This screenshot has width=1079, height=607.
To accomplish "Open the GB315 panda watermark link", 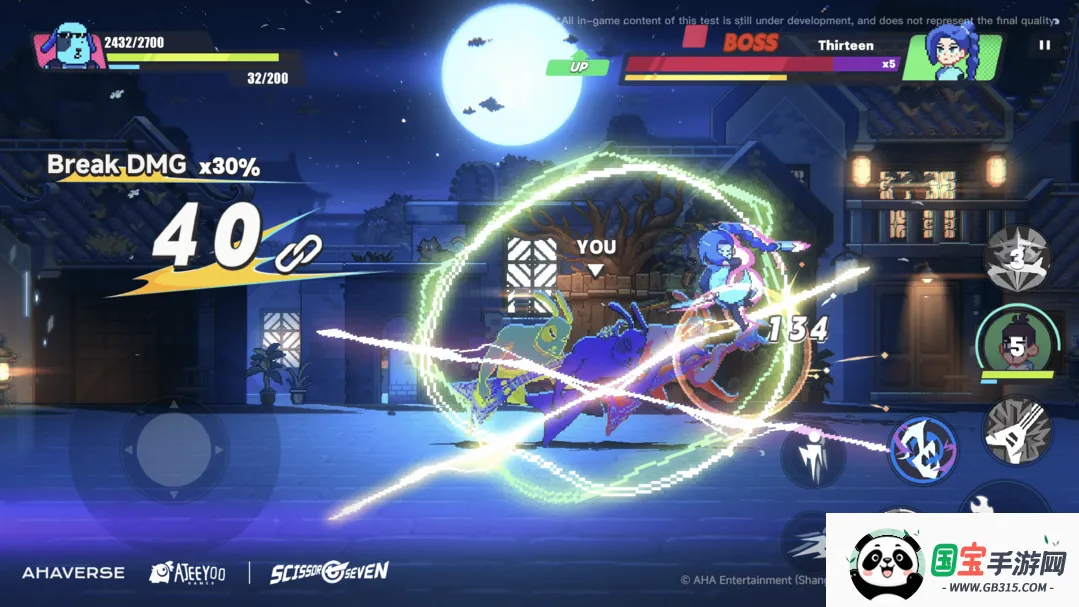I will [x=952, y=562].
